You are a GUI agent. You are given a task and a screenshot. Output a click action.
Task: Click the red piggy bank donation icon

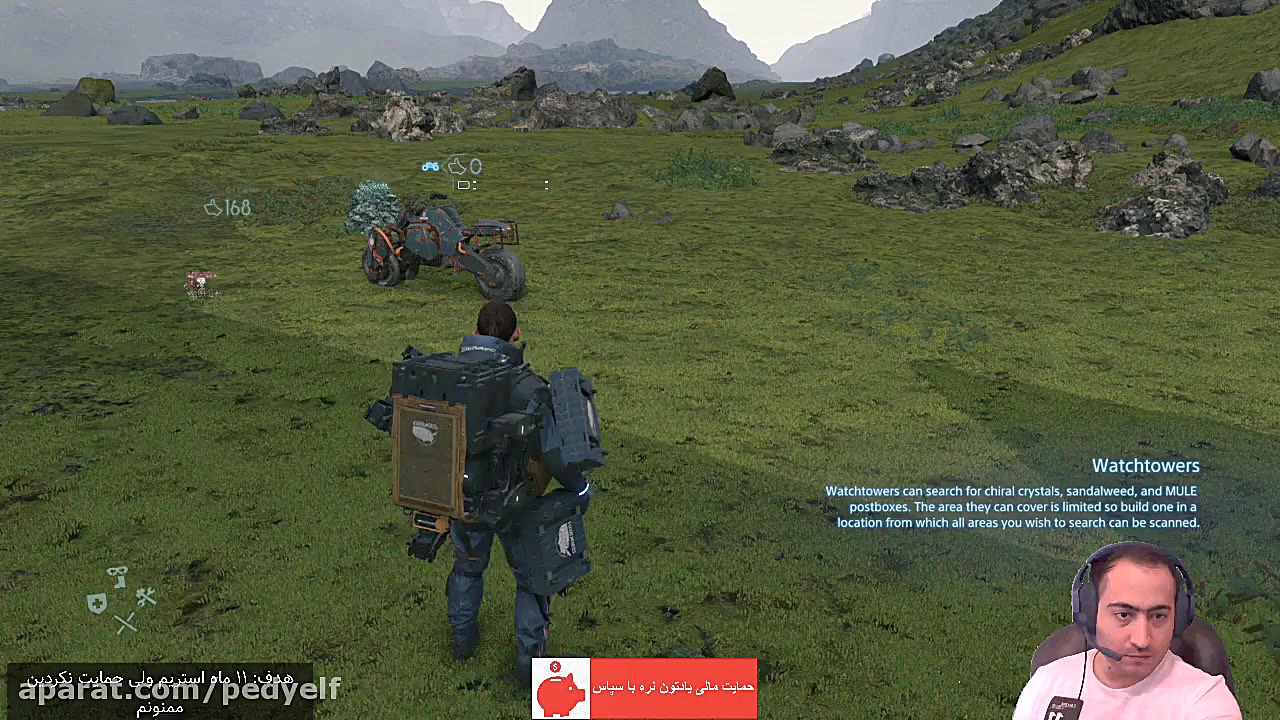(560, 689)
